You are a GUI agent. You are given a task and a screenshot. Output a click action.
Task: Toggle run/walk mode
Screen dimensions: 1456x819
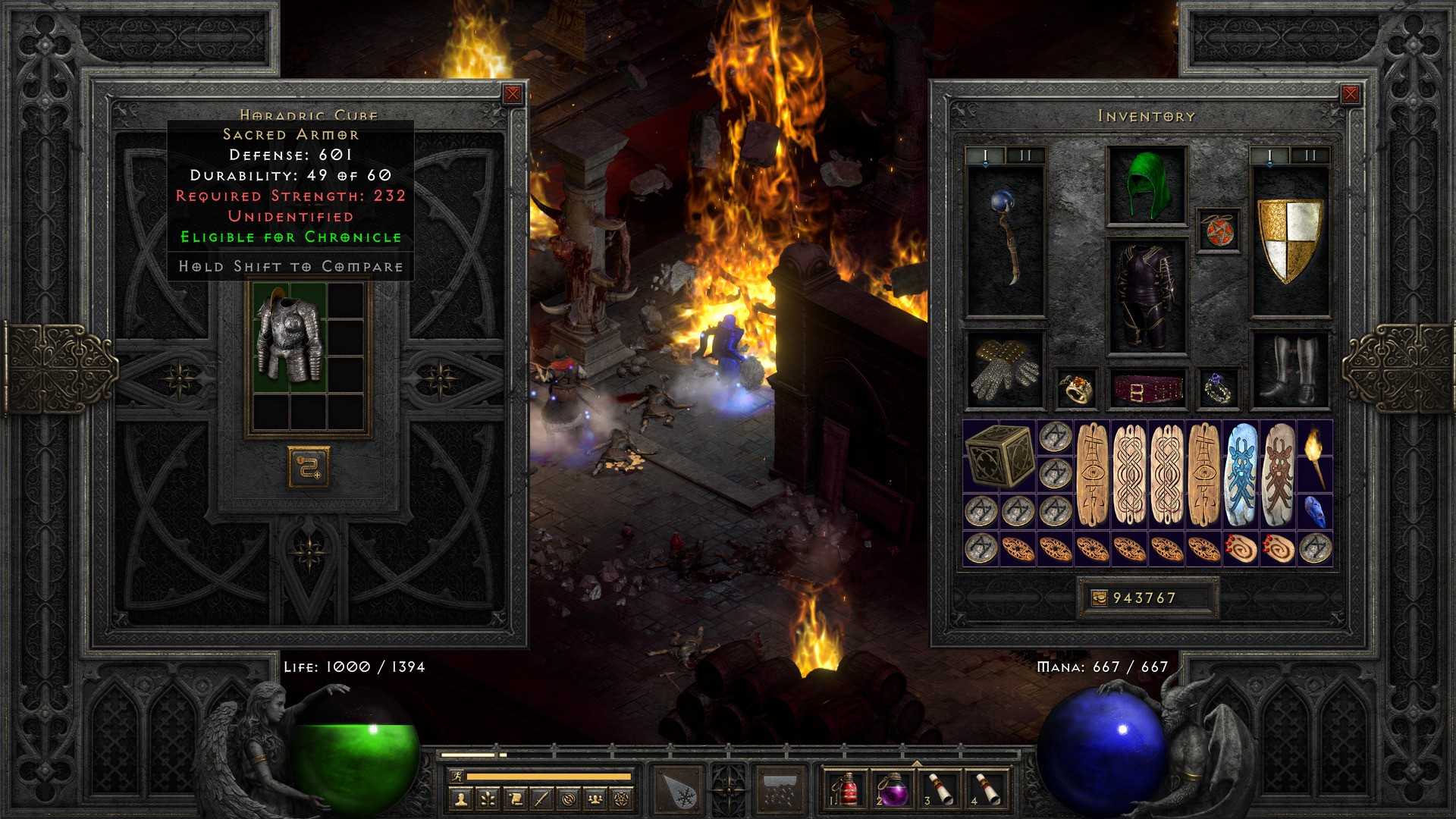point(457,777)
